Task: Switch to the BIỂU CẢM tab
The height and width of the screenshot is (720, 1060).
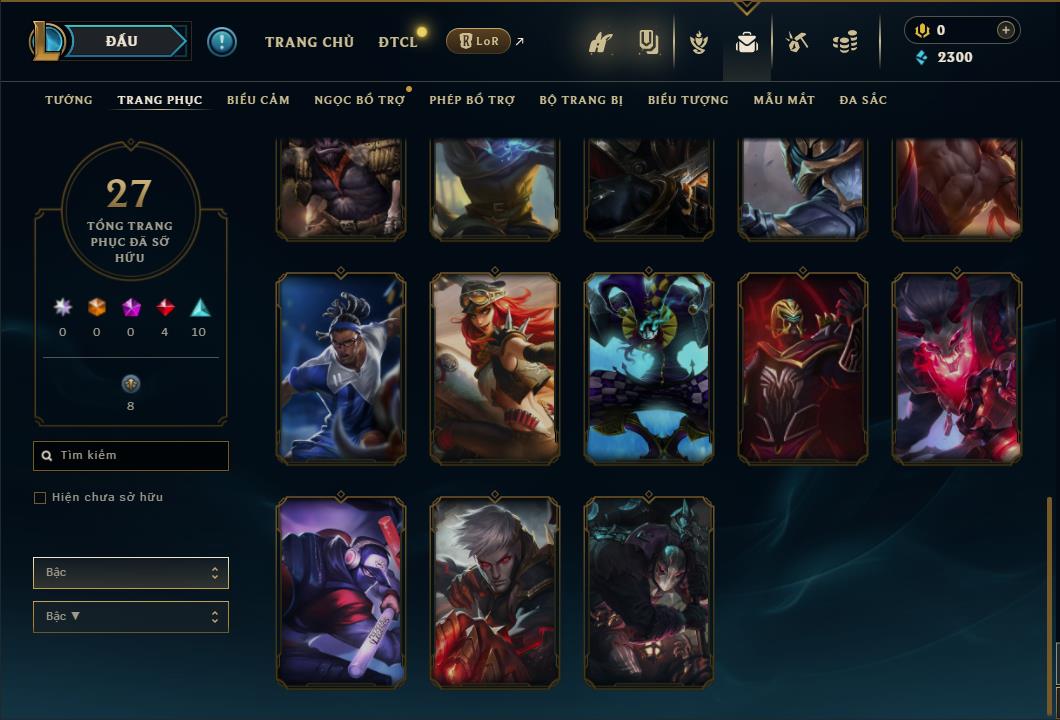Action: pyautogui.click(x=258, y=100)
